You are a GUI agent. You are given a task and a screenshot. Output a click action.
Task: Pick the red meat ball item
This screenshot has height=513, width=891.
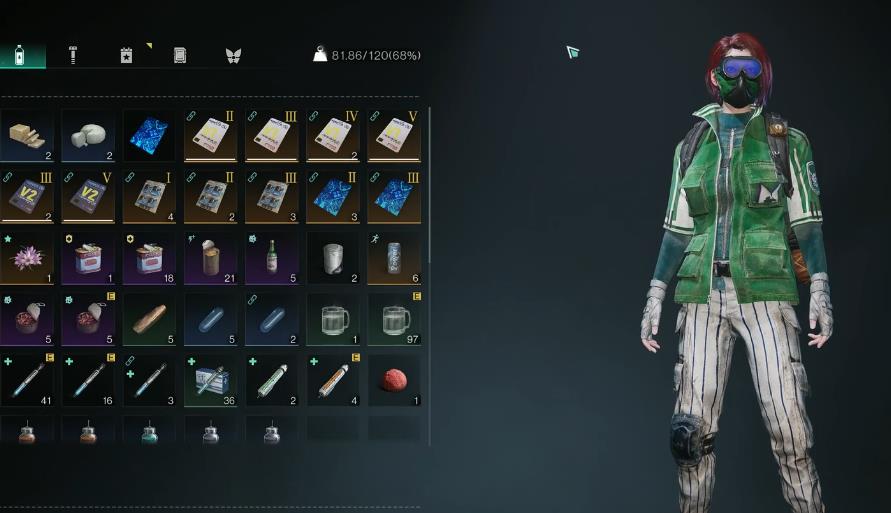point(394,380)
